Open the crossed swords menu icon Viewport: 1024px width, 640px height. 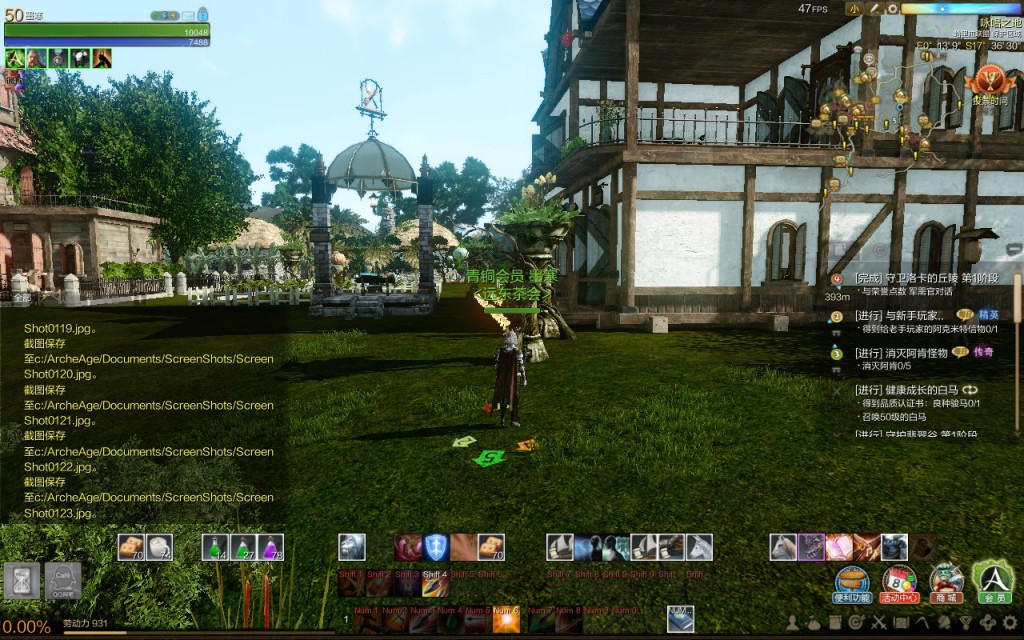(879, 623)
